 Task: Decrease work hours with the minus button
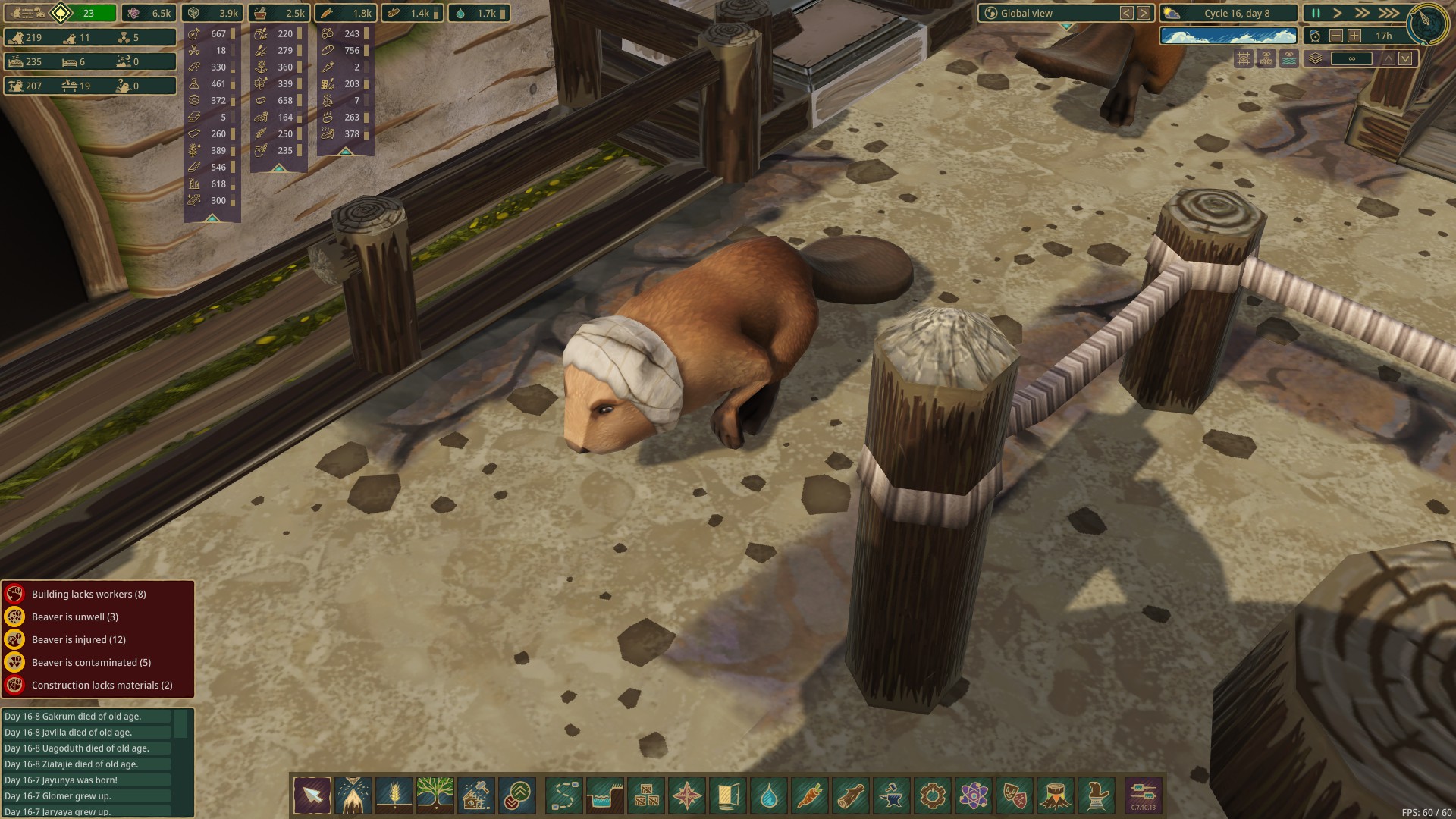pyautogui.click(x=1336, y=36)
